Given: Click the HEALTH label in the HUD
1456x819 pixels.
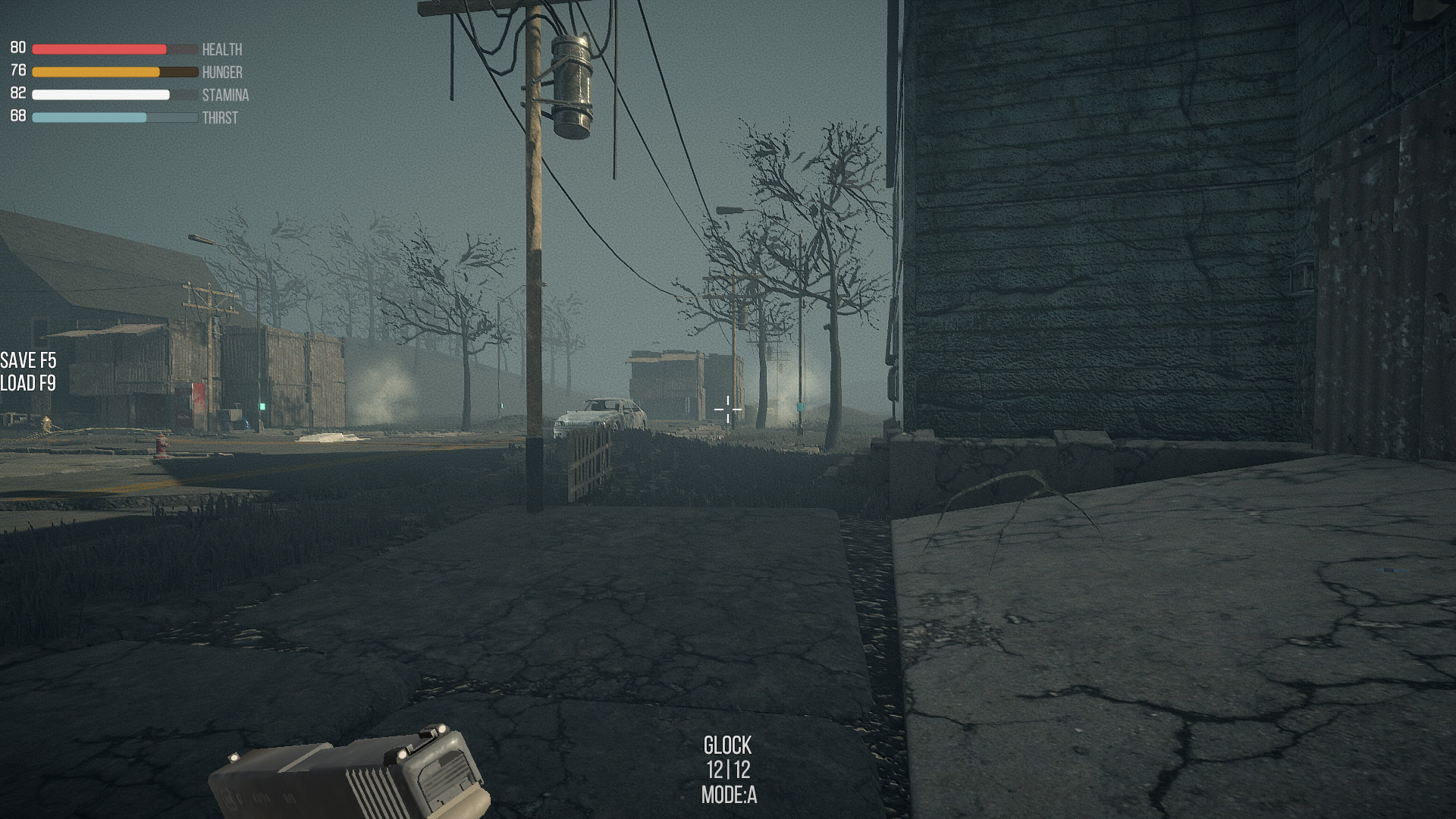Looking at the screenshot, I should [x=221, y=50].
